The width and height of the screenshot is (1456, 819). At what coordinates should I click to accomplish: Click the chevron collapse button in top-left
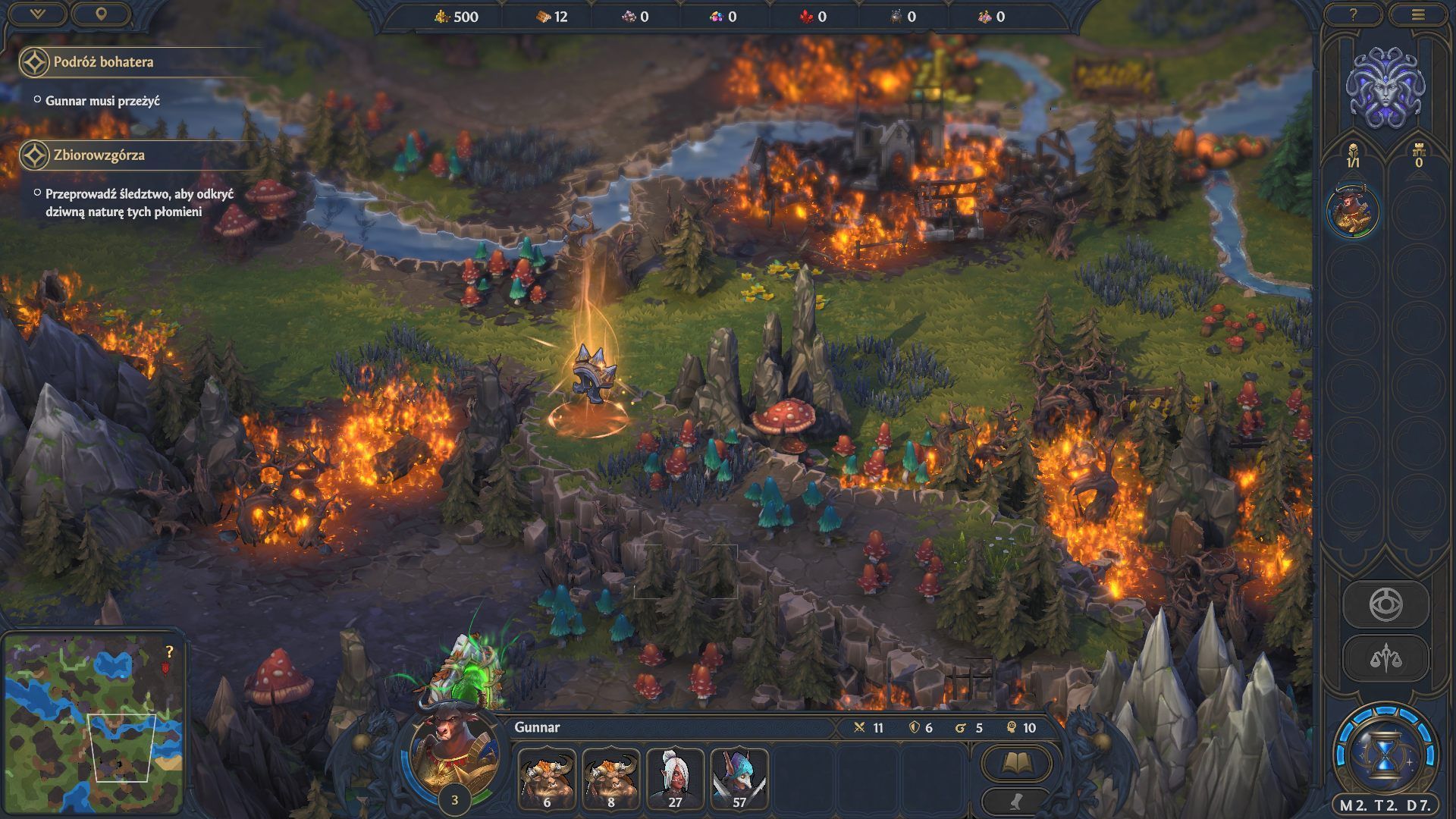point(37,14)
